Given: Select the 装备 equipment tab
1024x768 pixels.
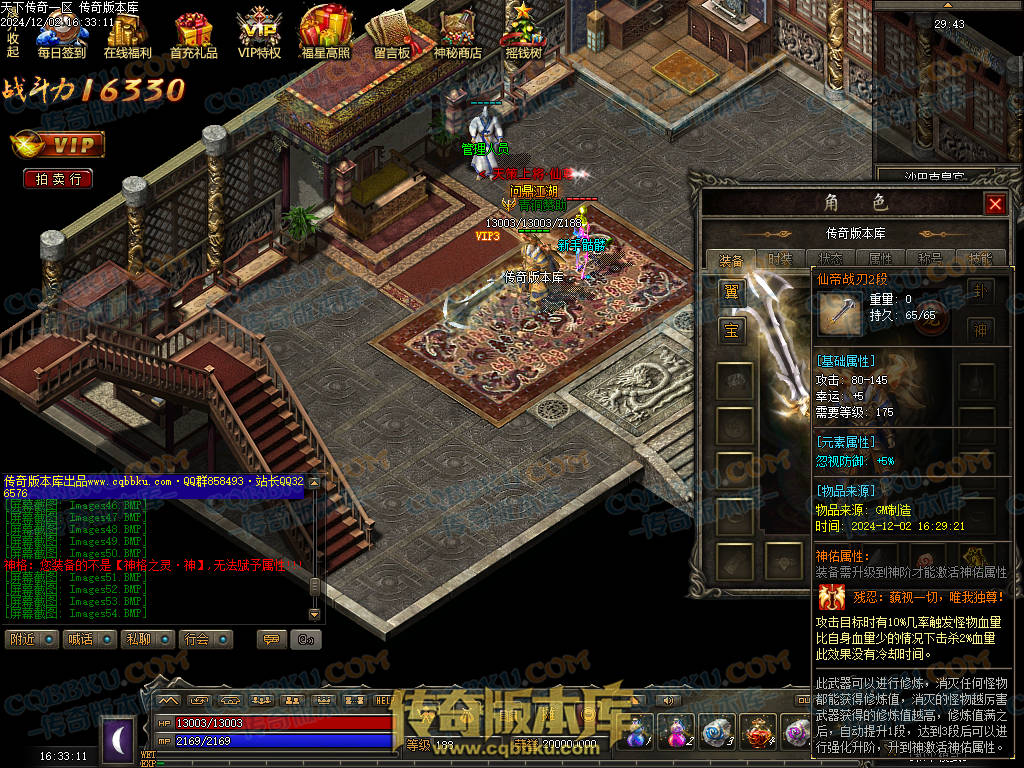Looking at the screenshot, I should pos(732,260).
